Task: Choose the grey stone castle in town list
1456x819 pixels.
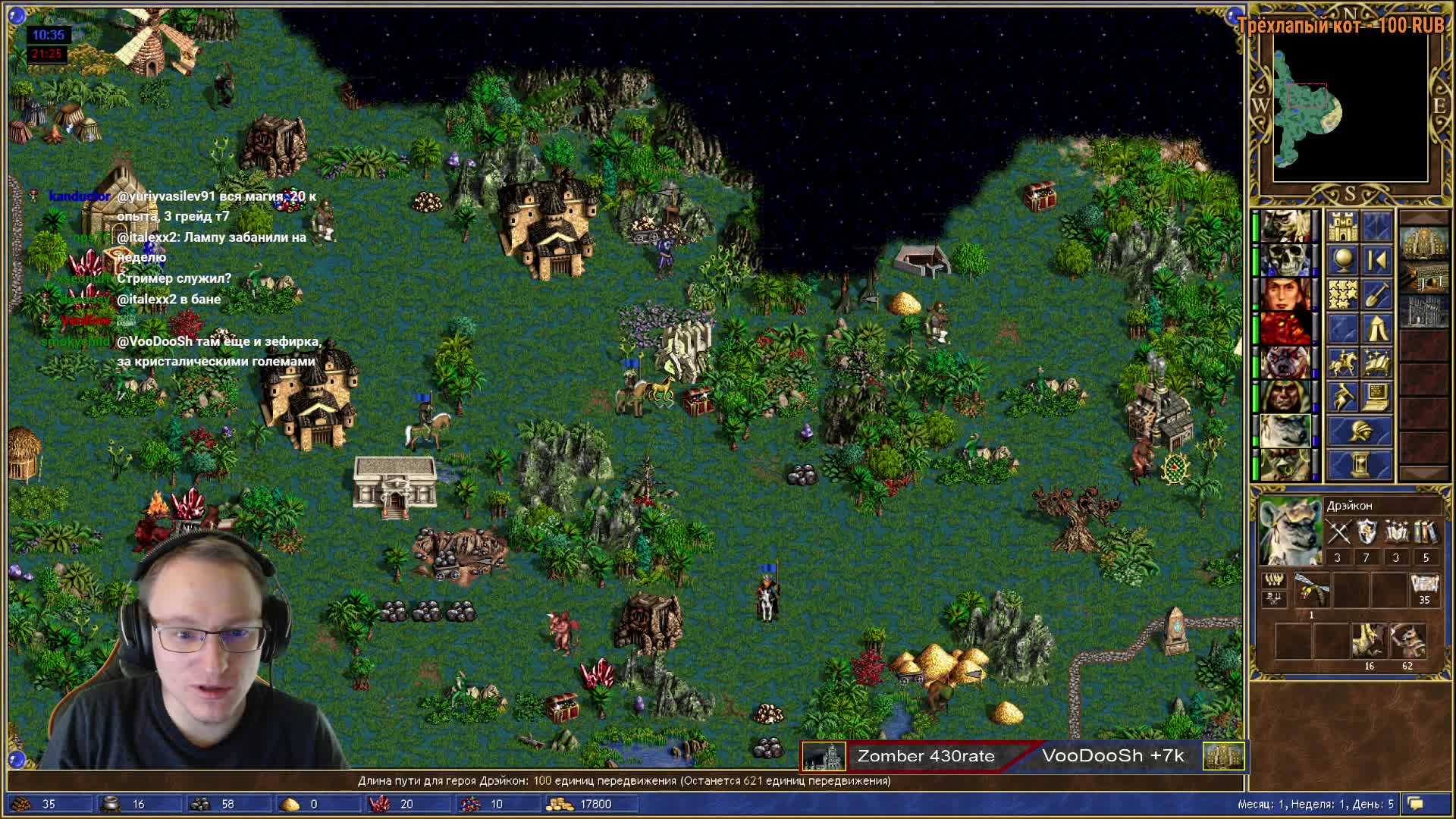Action: (1423, 311)
